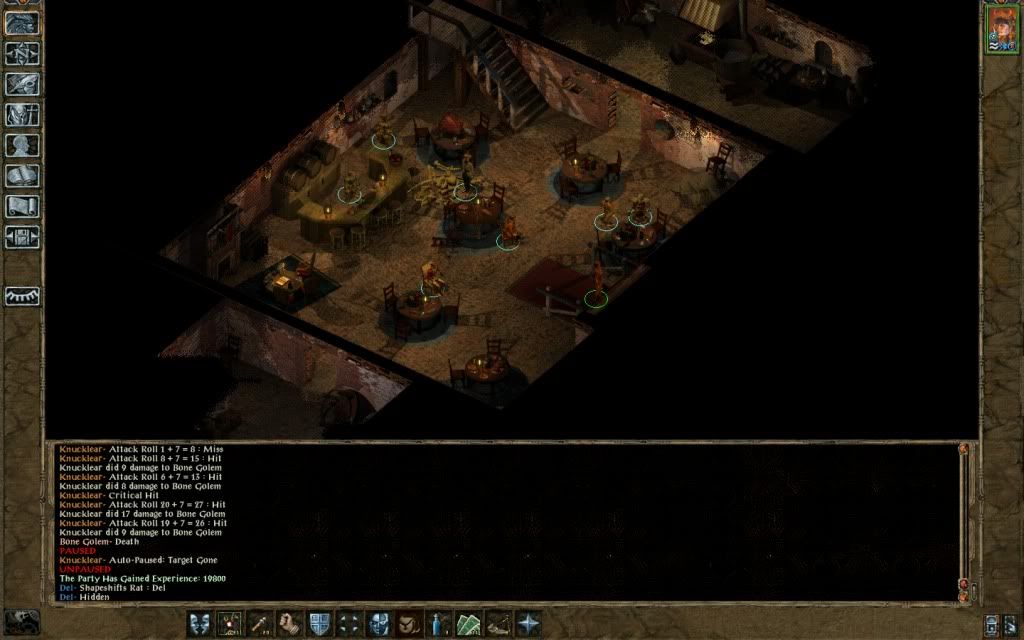Click the blue shield guard button

pos(320,623)
